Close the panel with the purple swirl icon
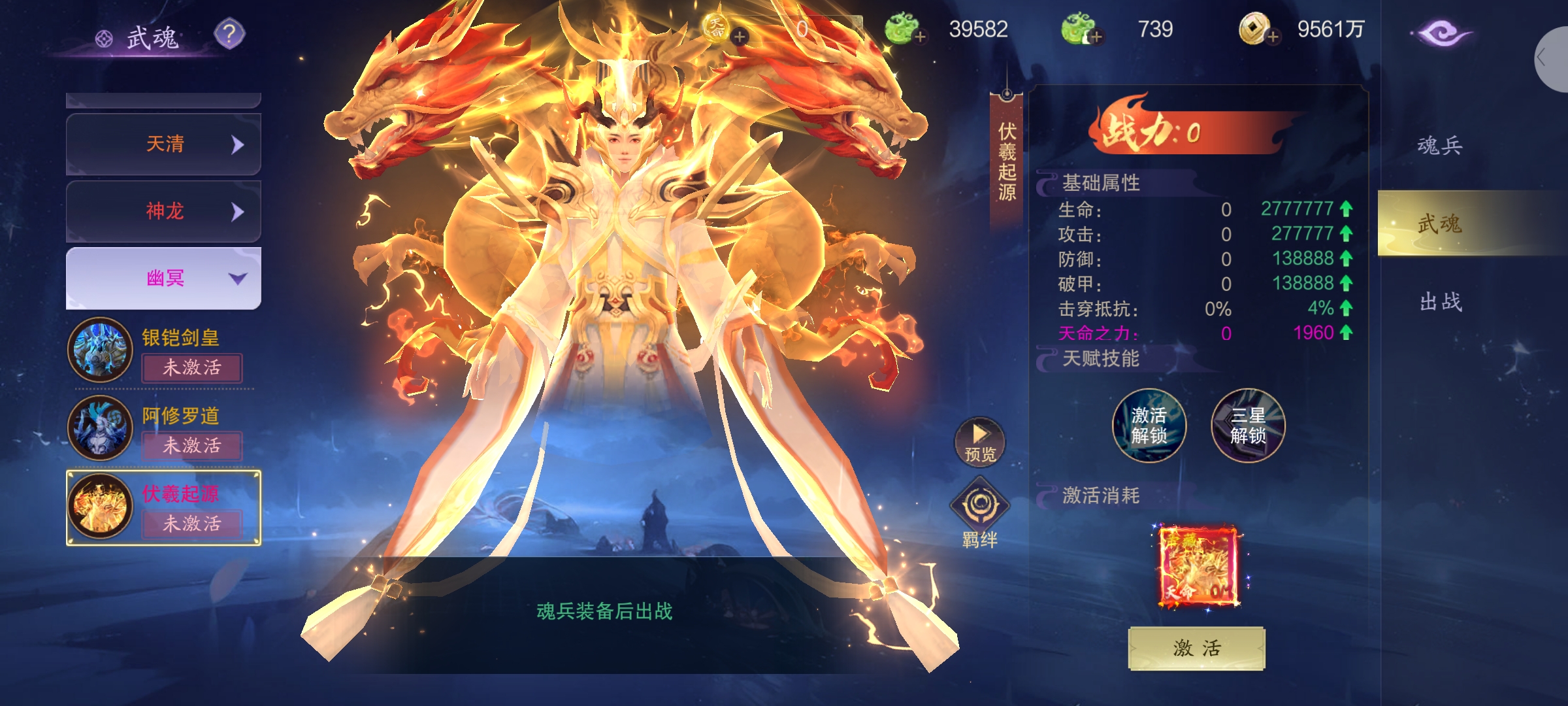The width and height of the screenshot is (1568, 706). point(1440,33)
